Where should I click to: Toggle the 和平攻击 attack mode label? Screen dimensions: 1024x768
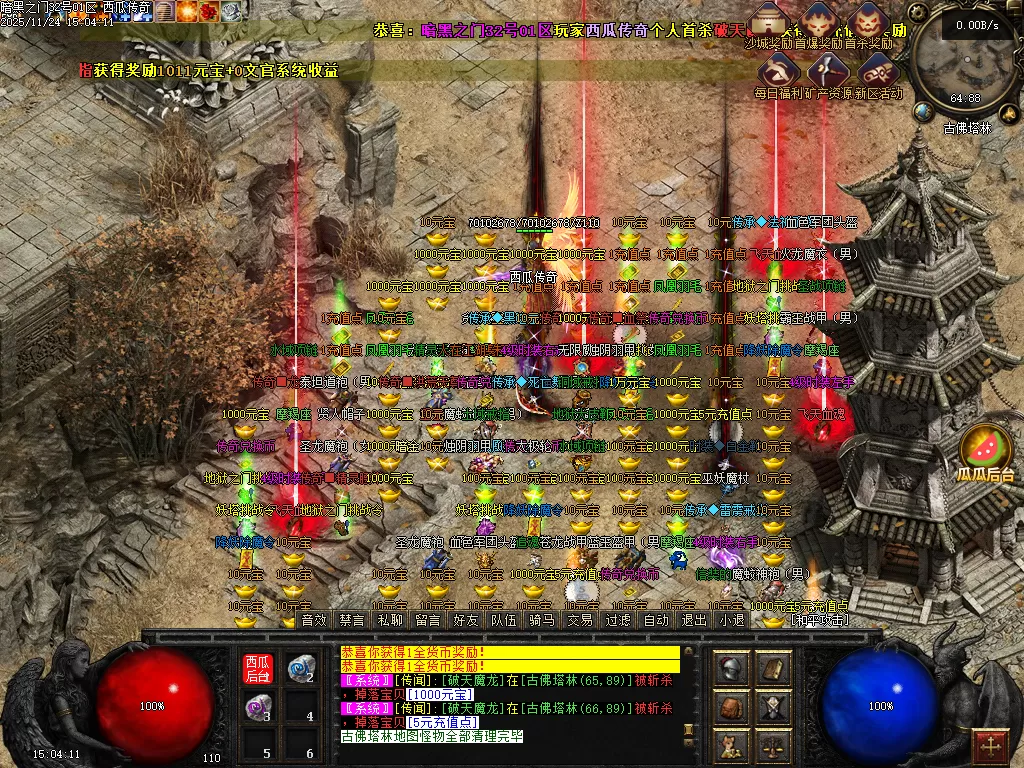point(818,620)
